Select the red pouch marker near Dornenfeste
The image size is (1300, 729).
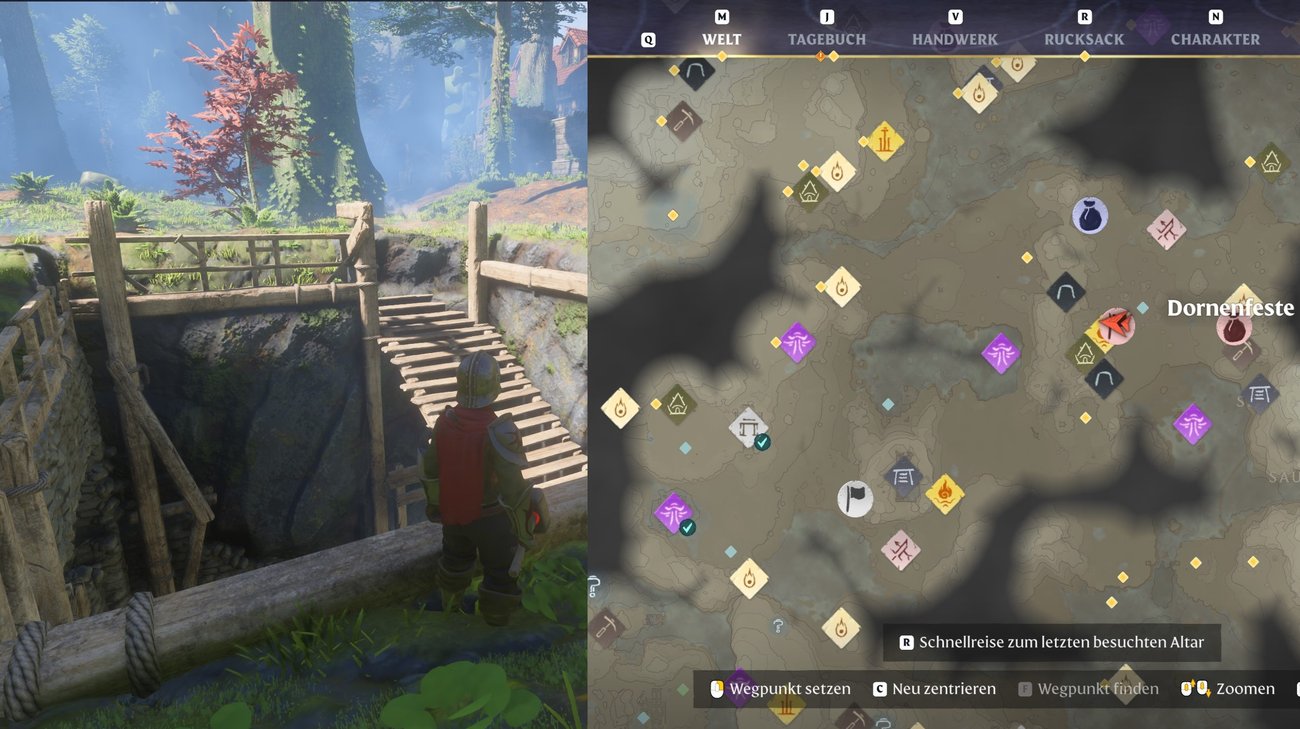pos(1234,327)
